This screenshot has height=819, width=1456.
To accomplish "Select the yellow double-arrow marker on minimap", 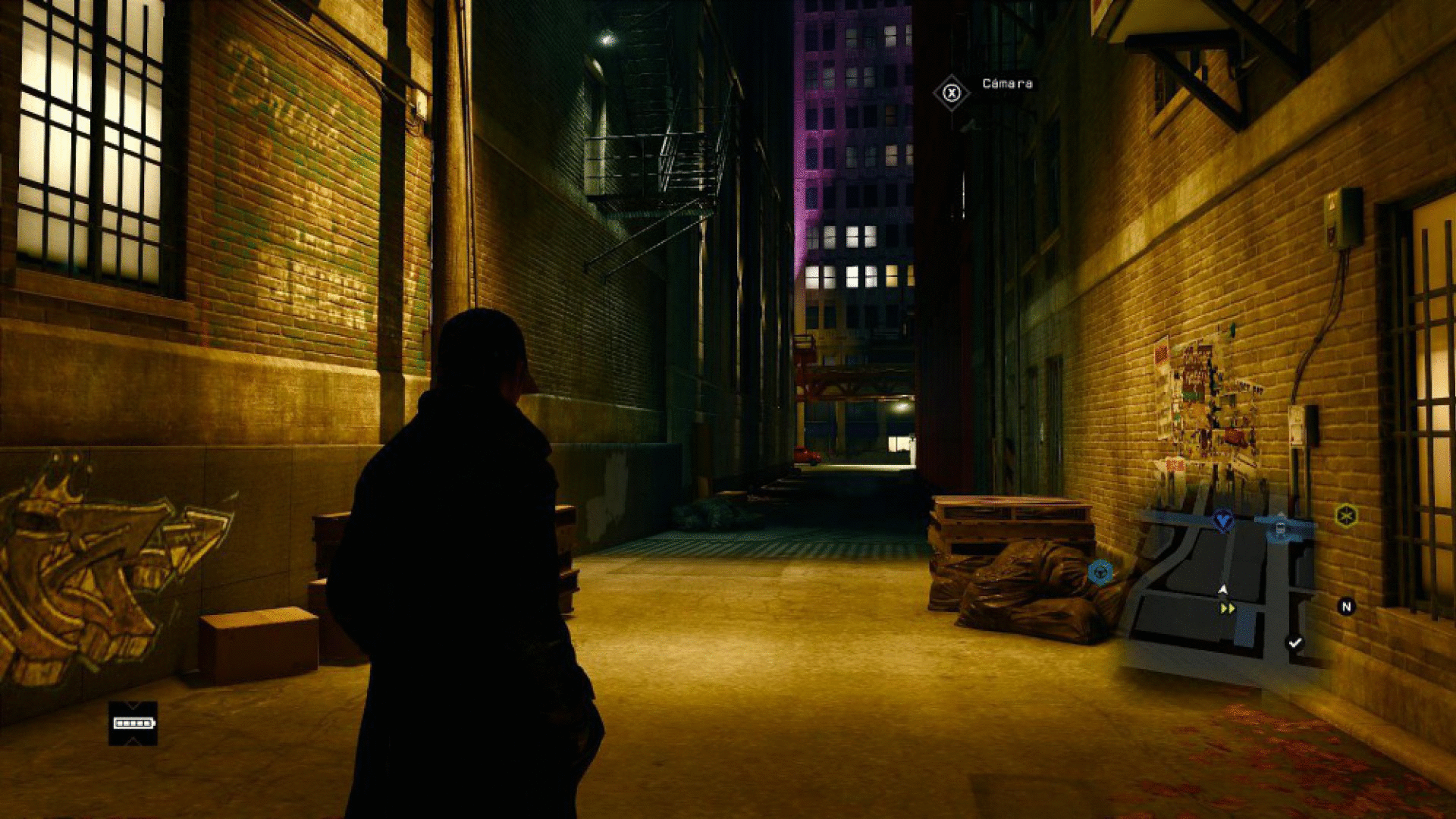I will point(1228,608).
